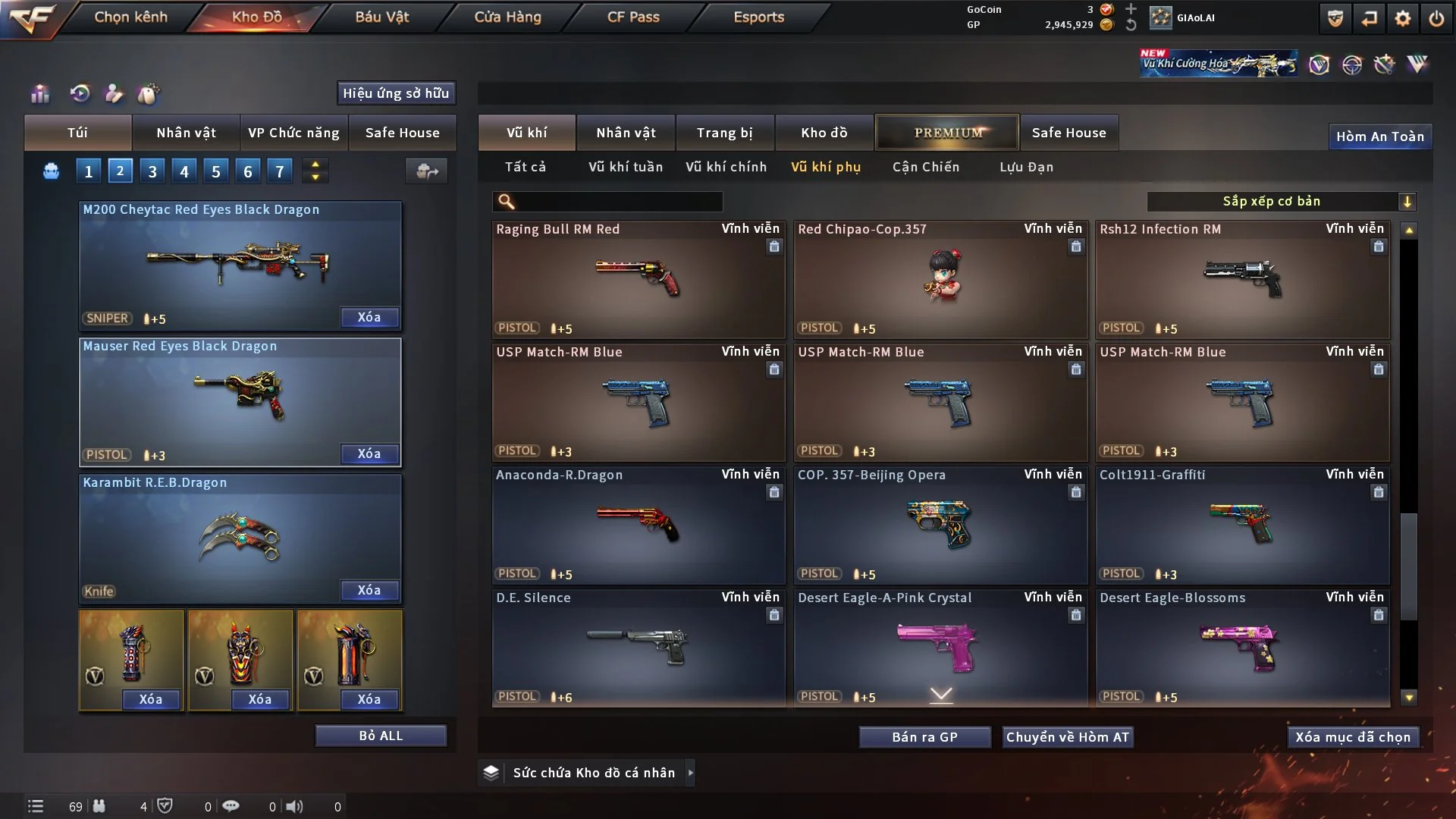Open the CF Pass menu
The width and height of the screenshot is (1456, 819).
coord(633,17)
